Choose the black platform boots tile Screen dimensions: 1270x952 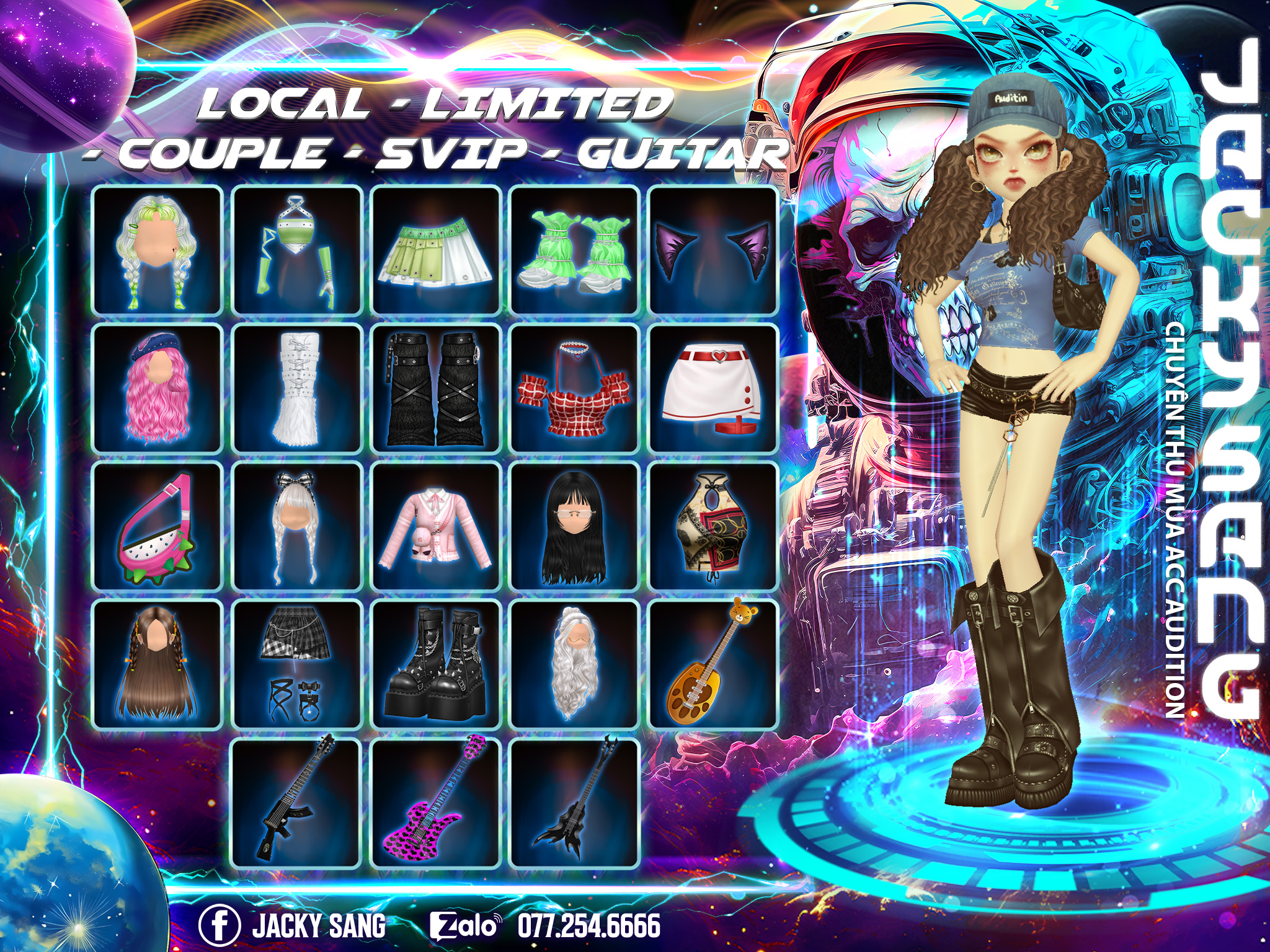(436, 664)
